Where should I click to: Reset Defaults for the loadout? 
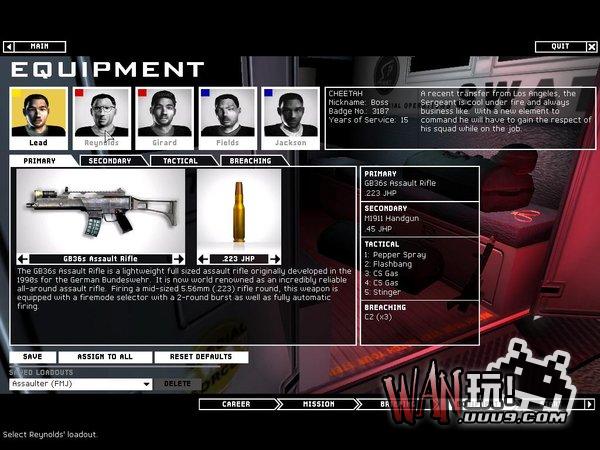pyautogui.click(x=200, y=357)
